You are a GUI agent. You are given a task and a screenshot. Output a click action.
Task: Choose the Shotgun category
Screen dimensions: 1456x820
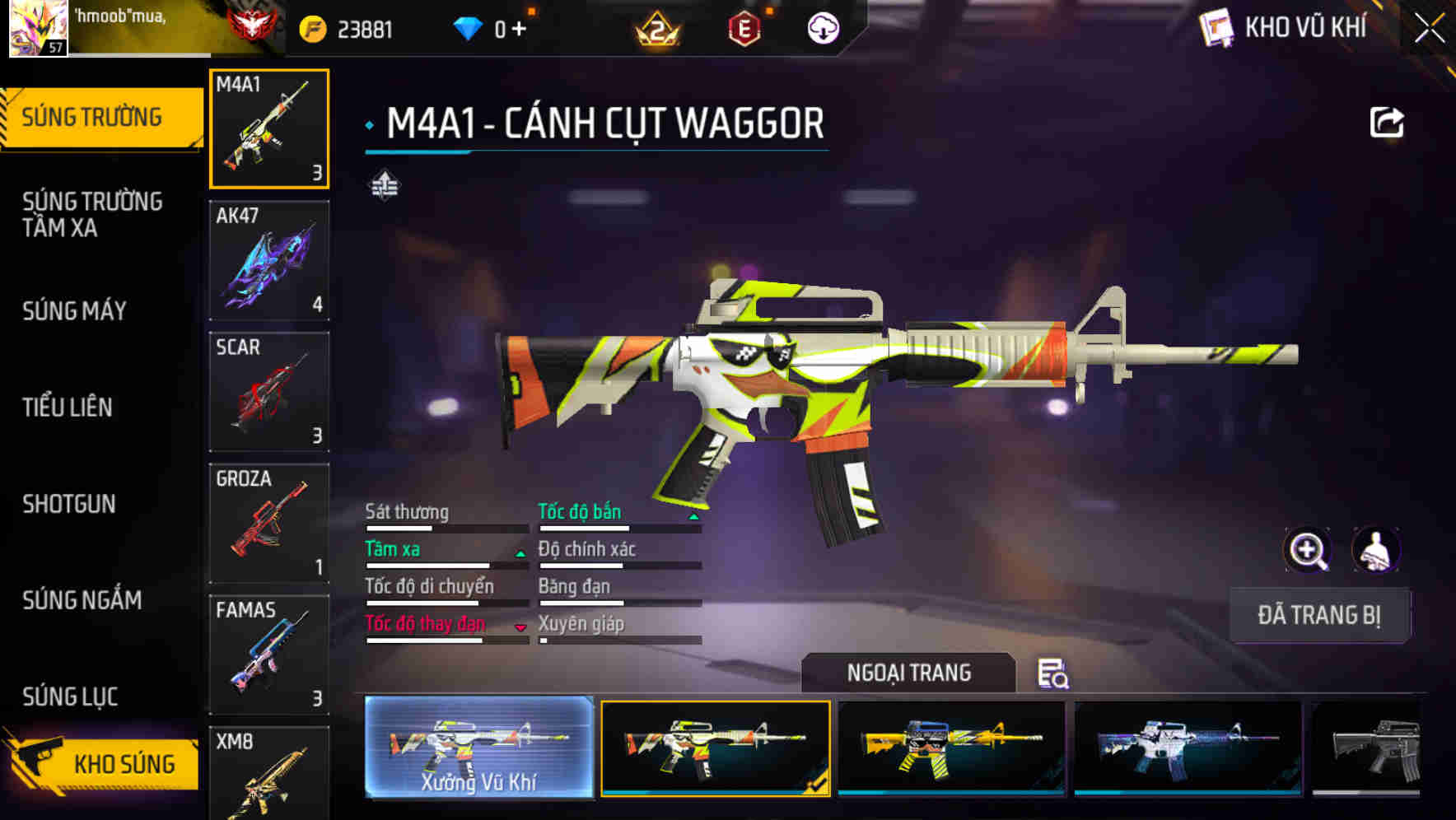(69, 504)
